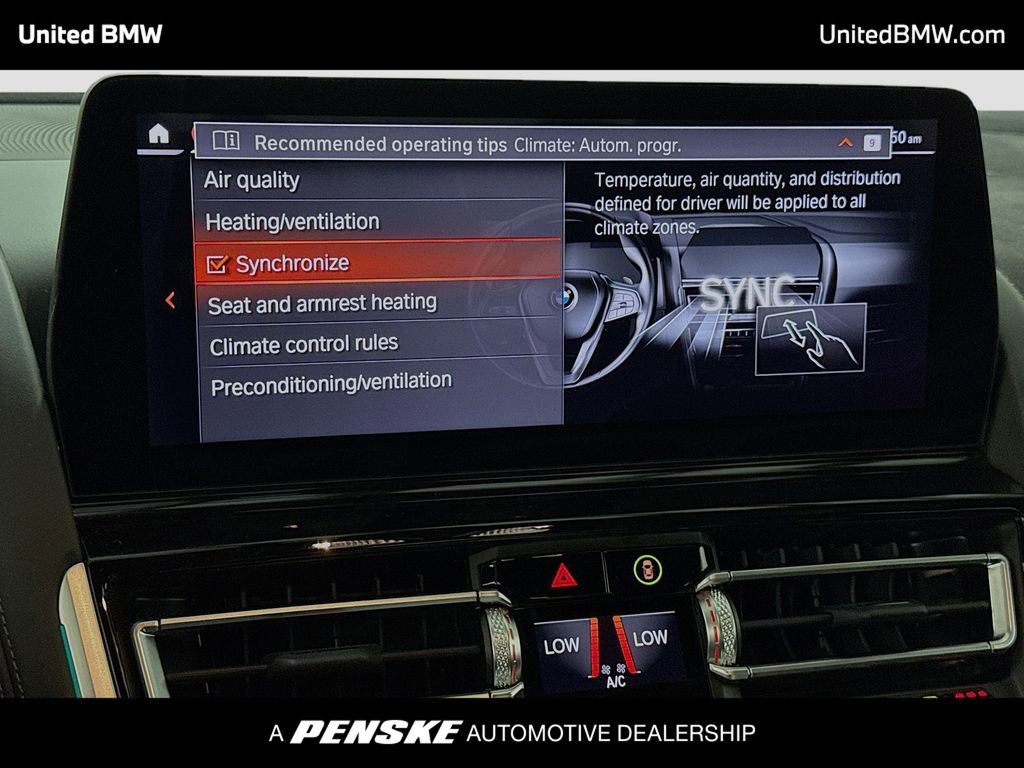Screen dimensions: 1024x768
Task: Choose Climate control rules
Action: [304, 344]
